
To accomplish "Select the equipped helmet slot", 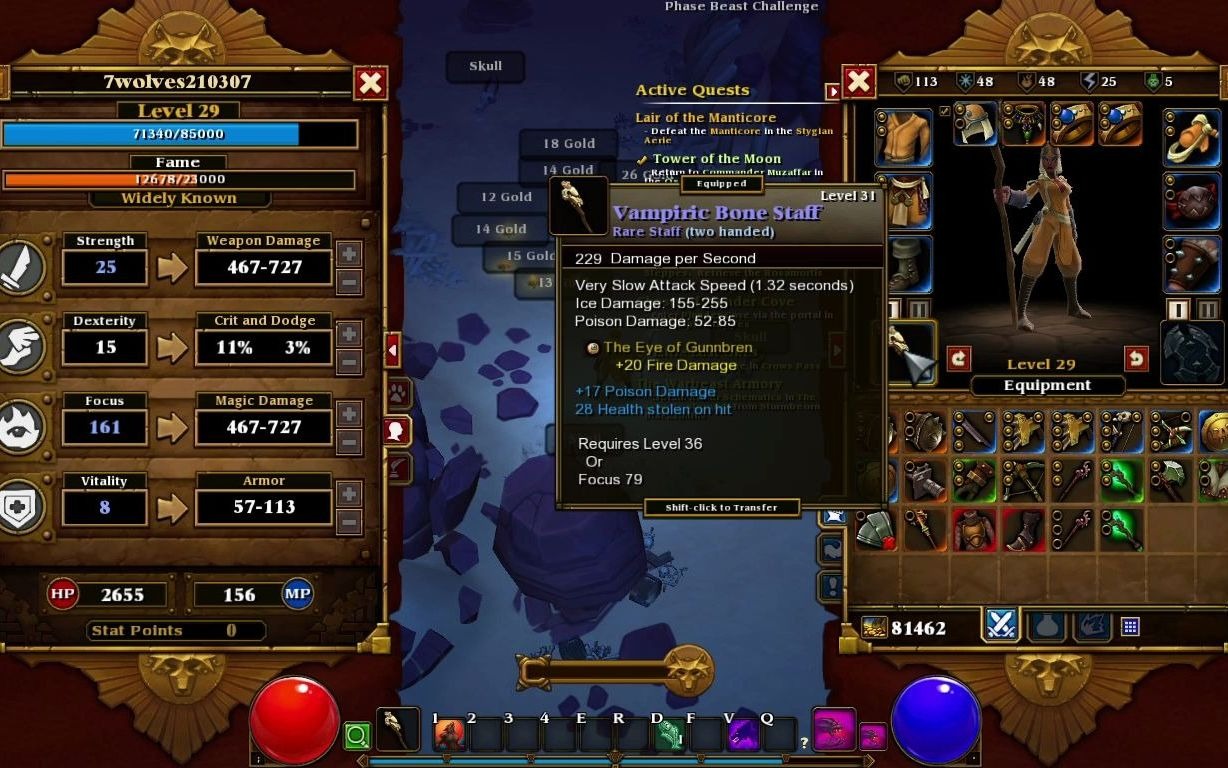I will pyautogui.click(x=974, y=124).
